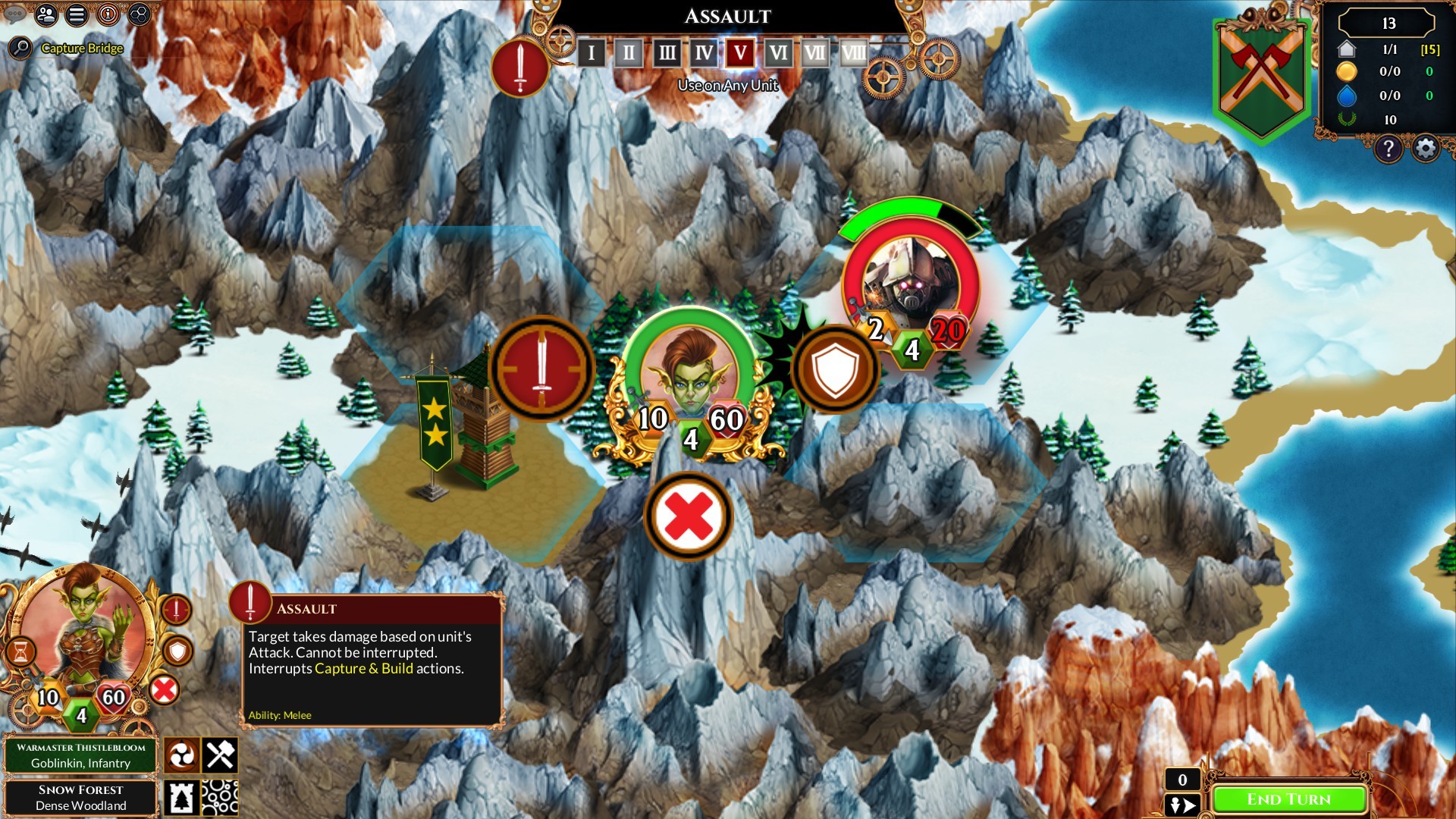This screenshot has width=1456, height=819.
Task: Open the hamburger menu
Action: [x=75, y=14]
